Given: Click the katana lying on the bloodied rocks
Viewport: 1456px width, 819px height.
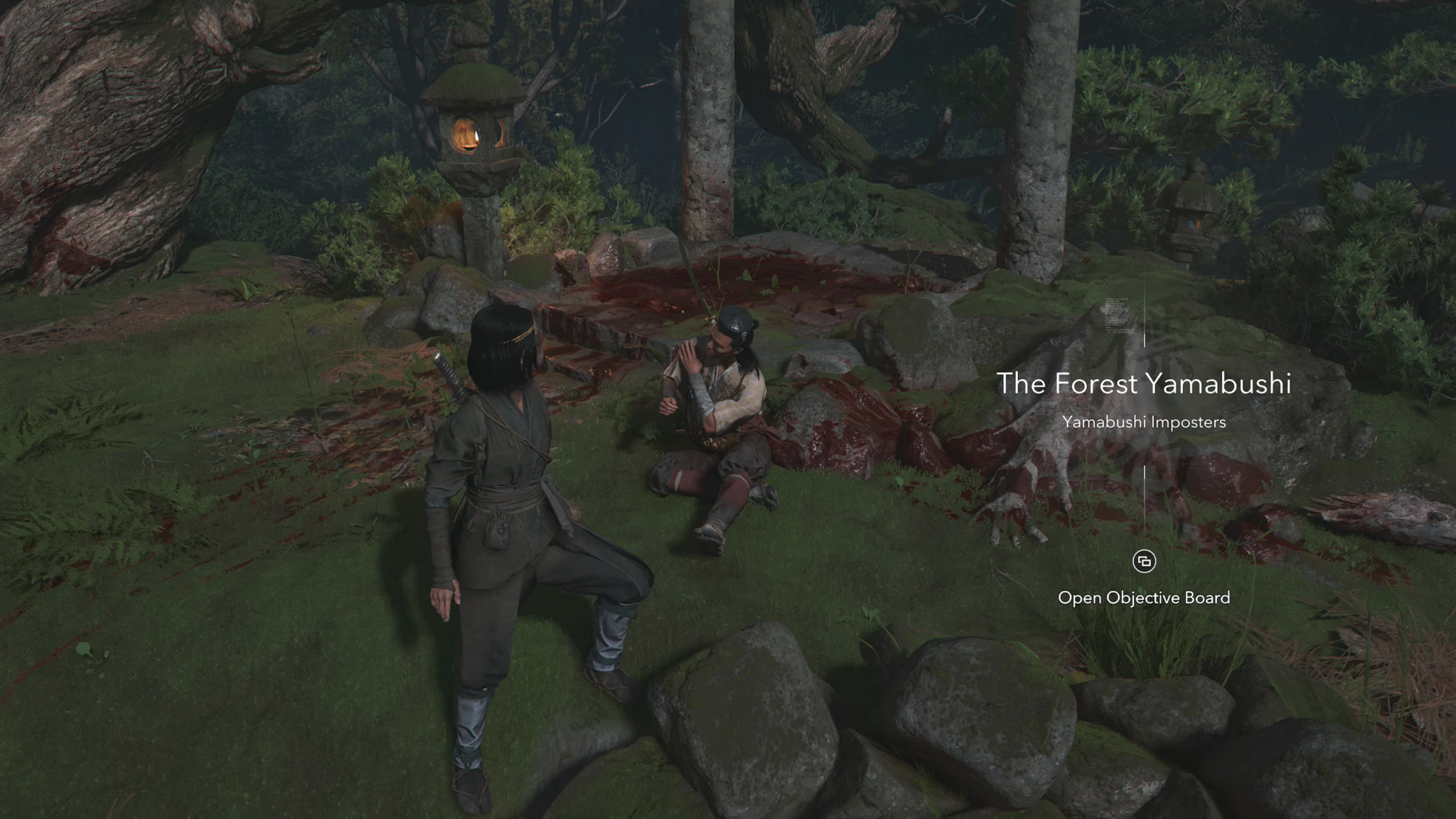Looking at the screenshot, I should point(693,284).
